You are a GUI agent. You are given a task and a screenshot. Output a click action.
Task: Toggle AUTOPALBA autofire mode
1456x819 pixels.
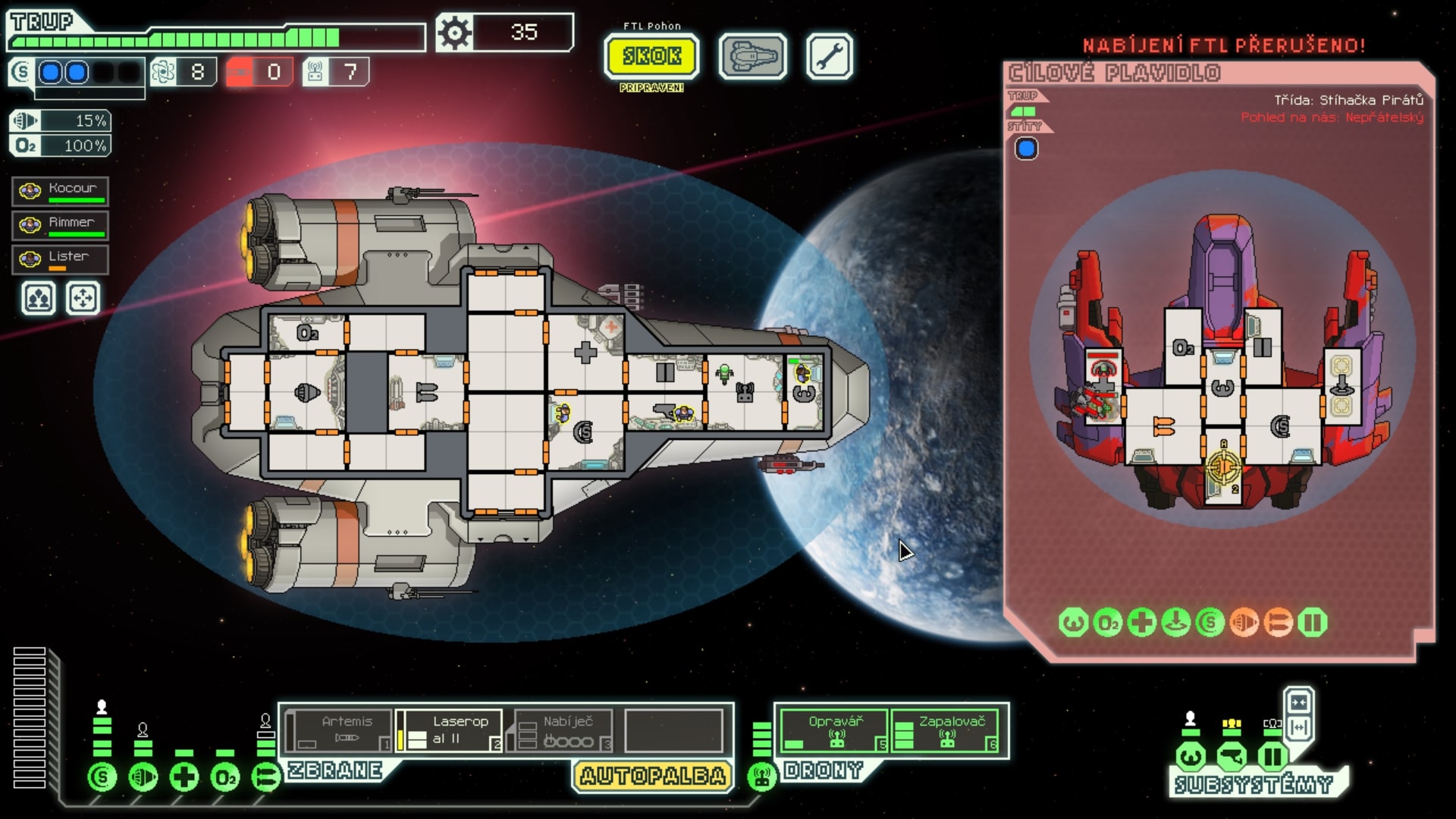651,776
